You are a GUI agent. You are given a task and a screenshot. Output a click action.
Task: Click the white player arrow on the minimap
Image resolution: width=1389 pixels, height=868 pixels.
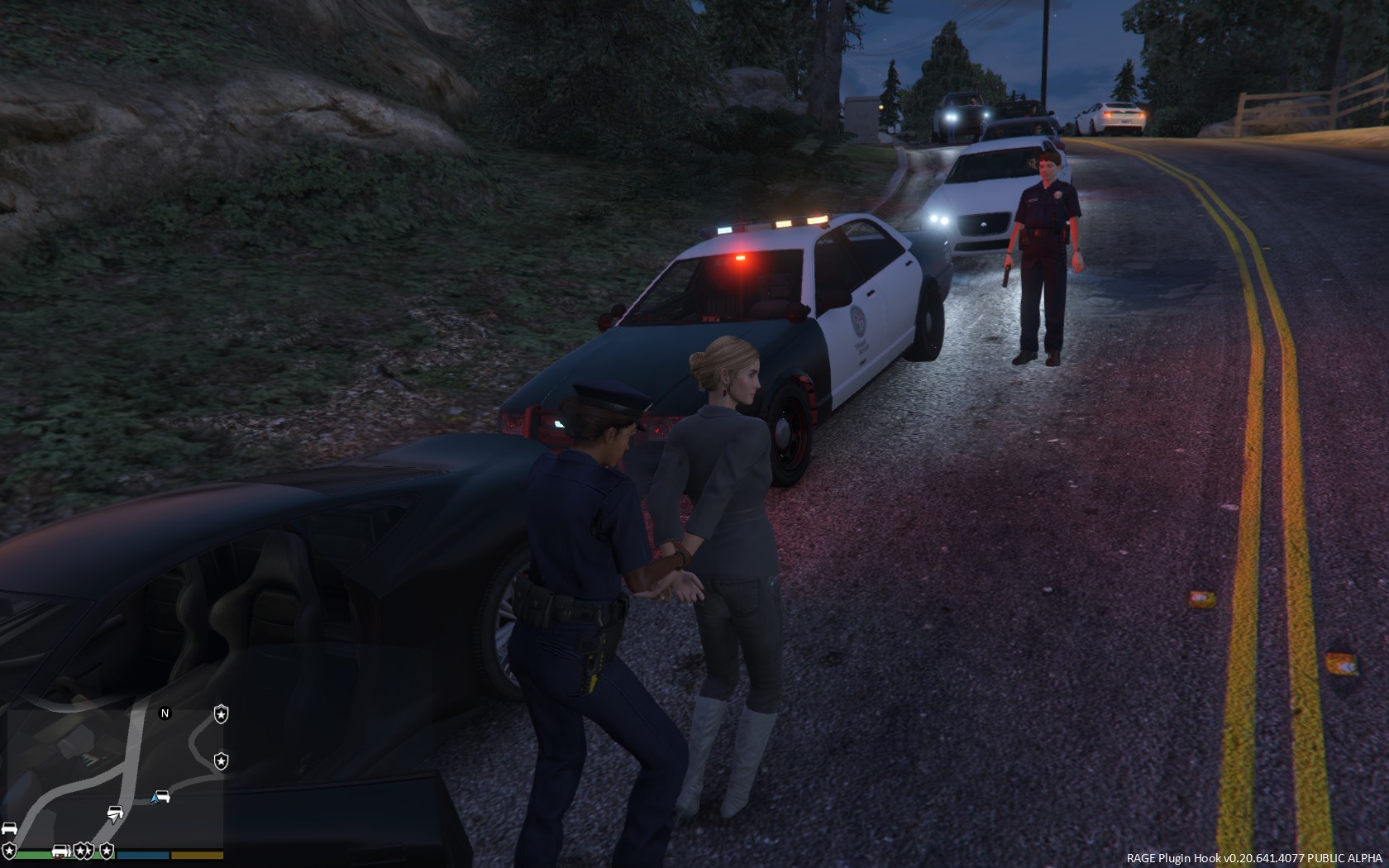114,815
